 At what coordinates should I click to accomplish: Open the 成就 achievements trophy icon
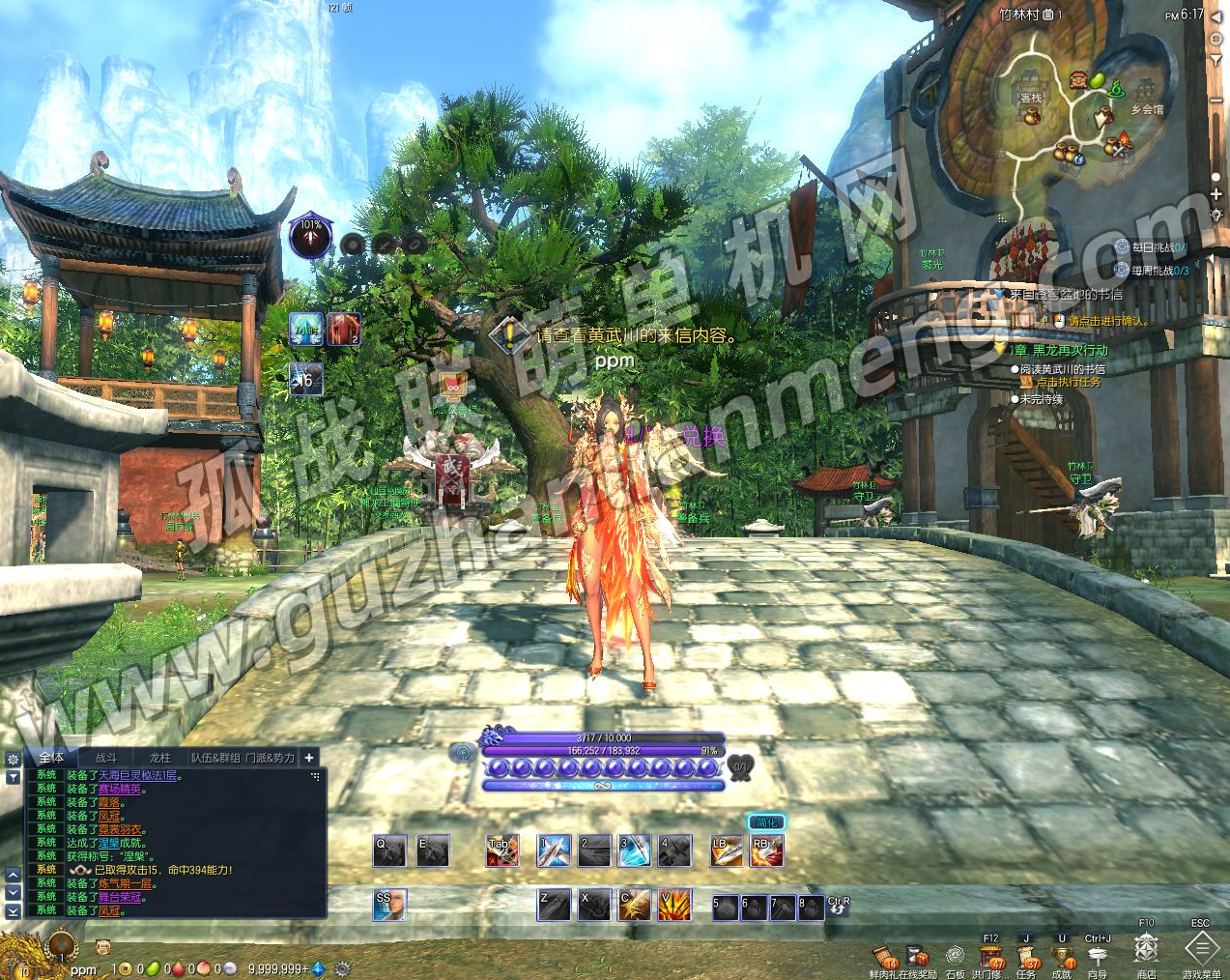[1062, 957]
